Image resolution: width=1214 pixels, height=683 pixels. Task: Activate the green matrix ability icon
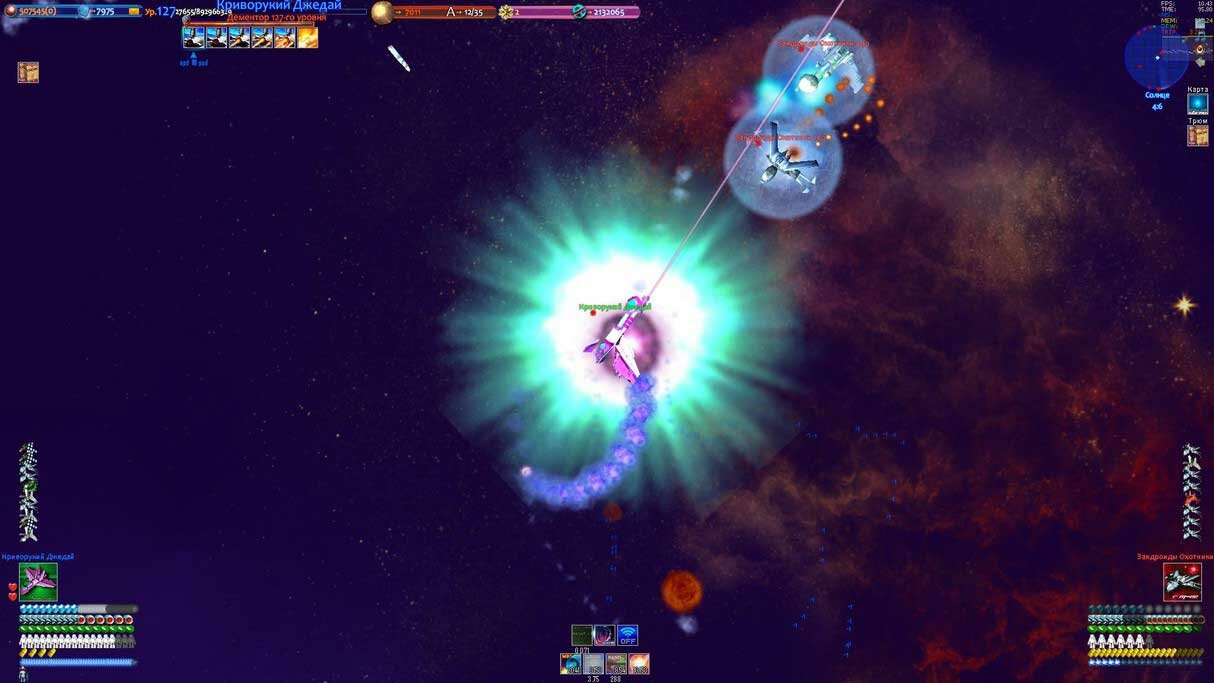click(x=582, y=635)
